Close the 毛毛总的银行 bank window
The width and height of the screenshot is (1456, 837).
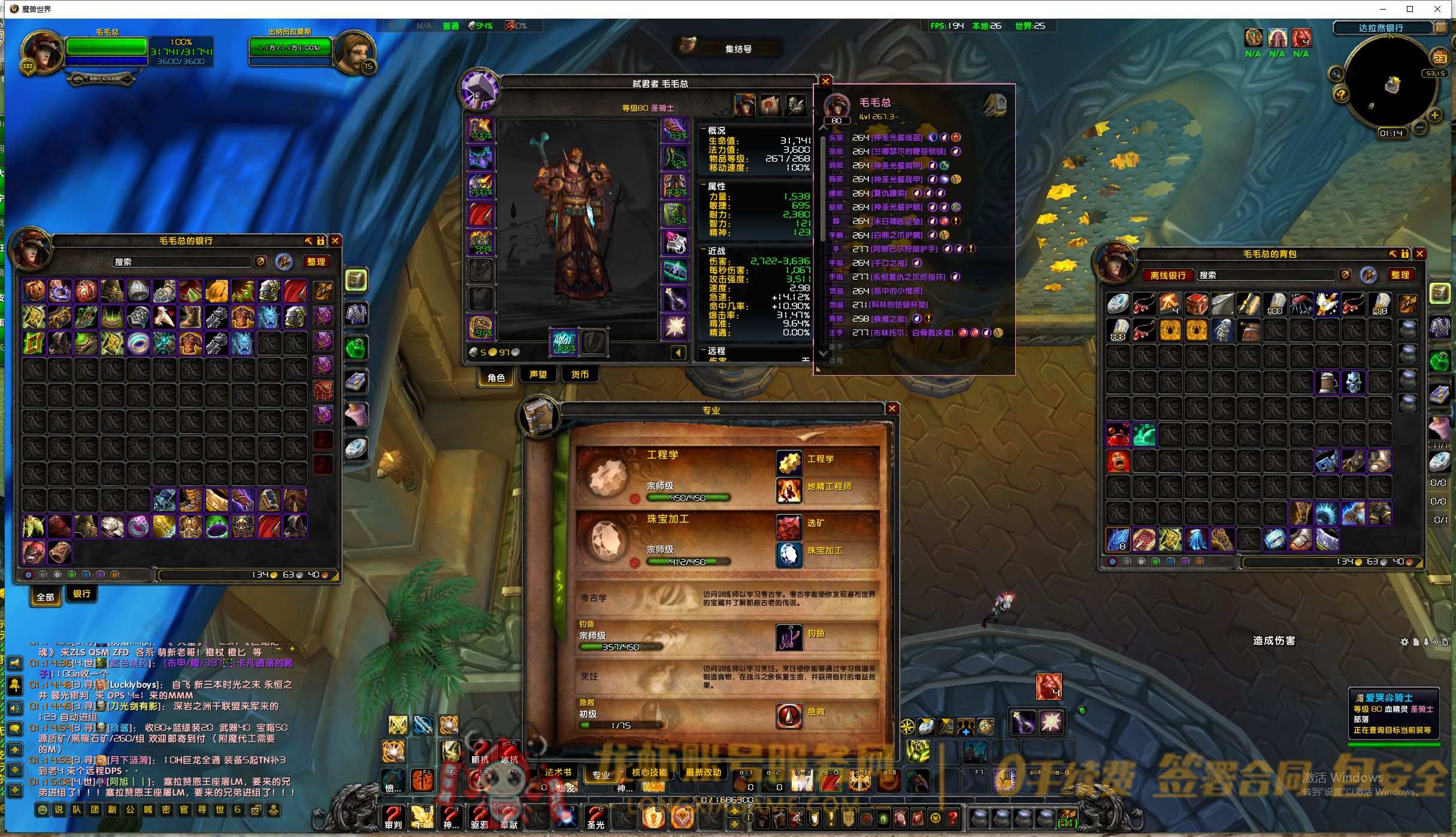tap(335, 241)
